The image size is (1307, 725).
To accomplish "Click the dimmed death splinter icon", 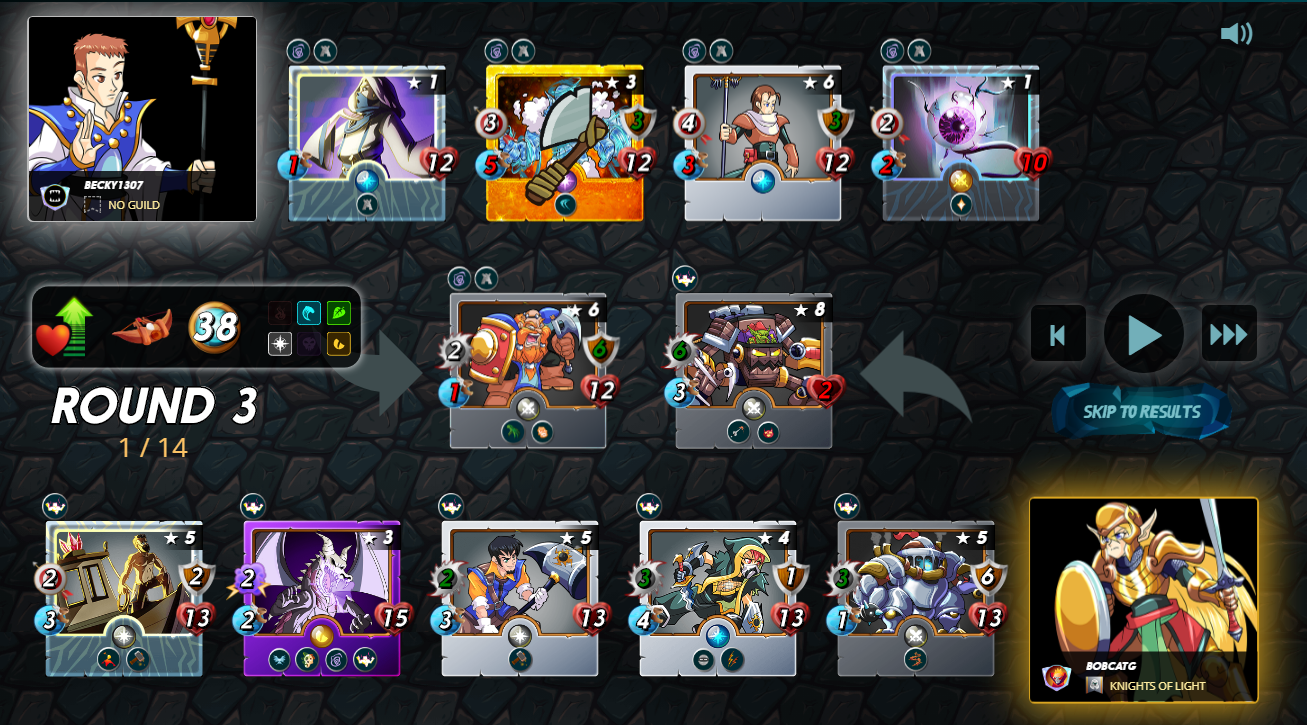I will (x=309, y=342).
